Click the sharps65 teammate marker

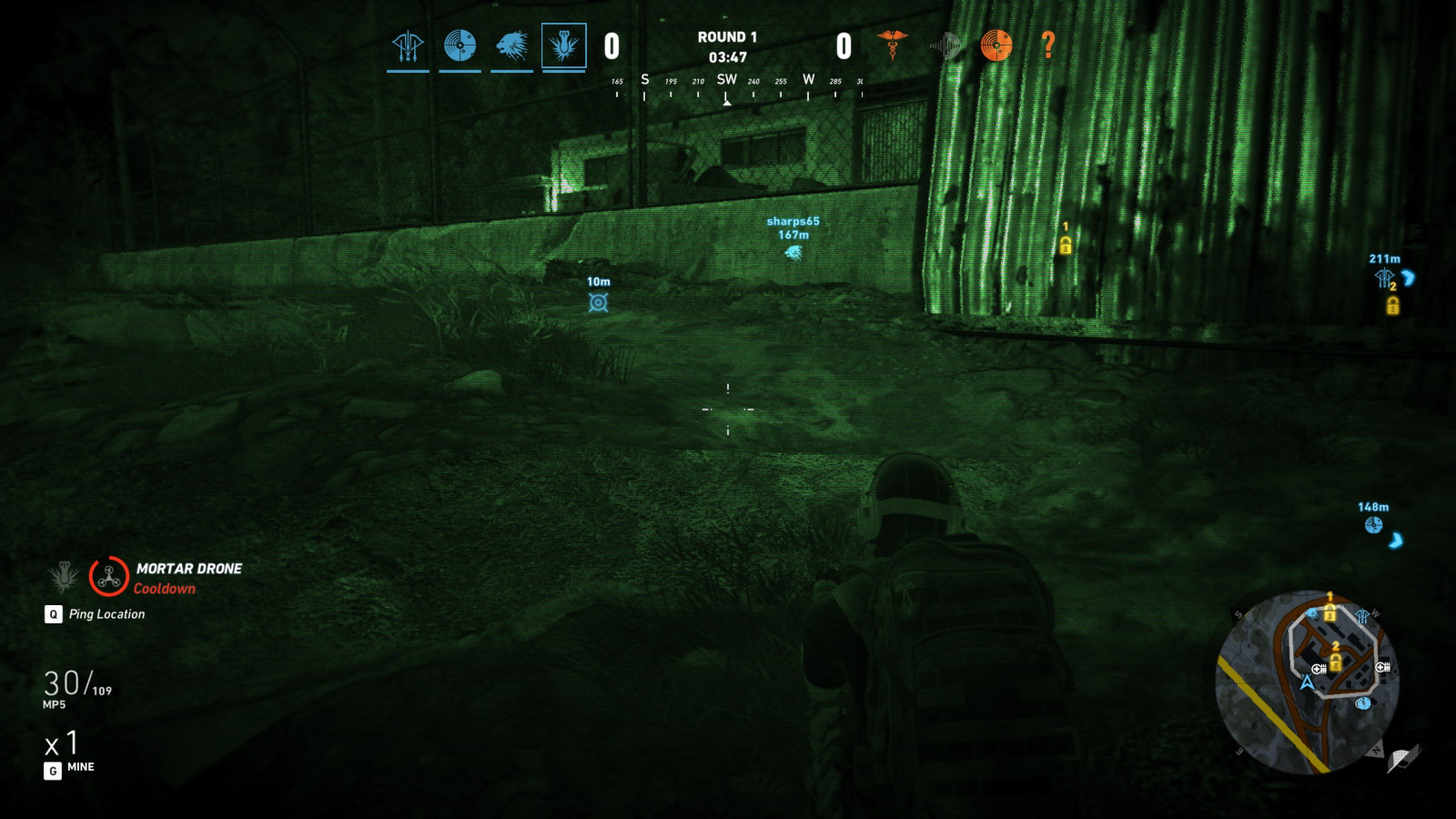click(x=794, y=252)
